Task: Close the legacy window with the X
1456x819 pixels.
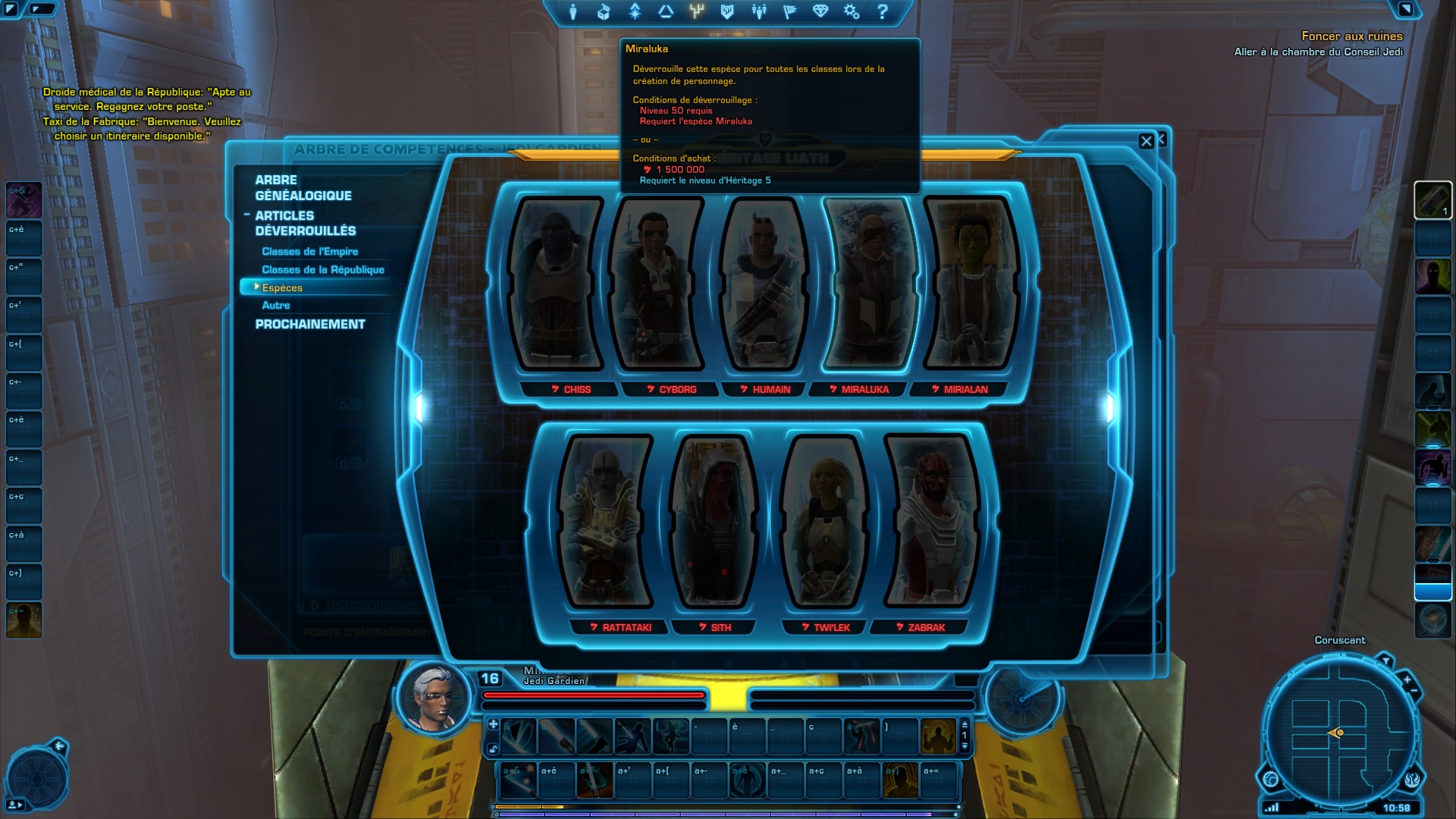Action: [1146, 141]
